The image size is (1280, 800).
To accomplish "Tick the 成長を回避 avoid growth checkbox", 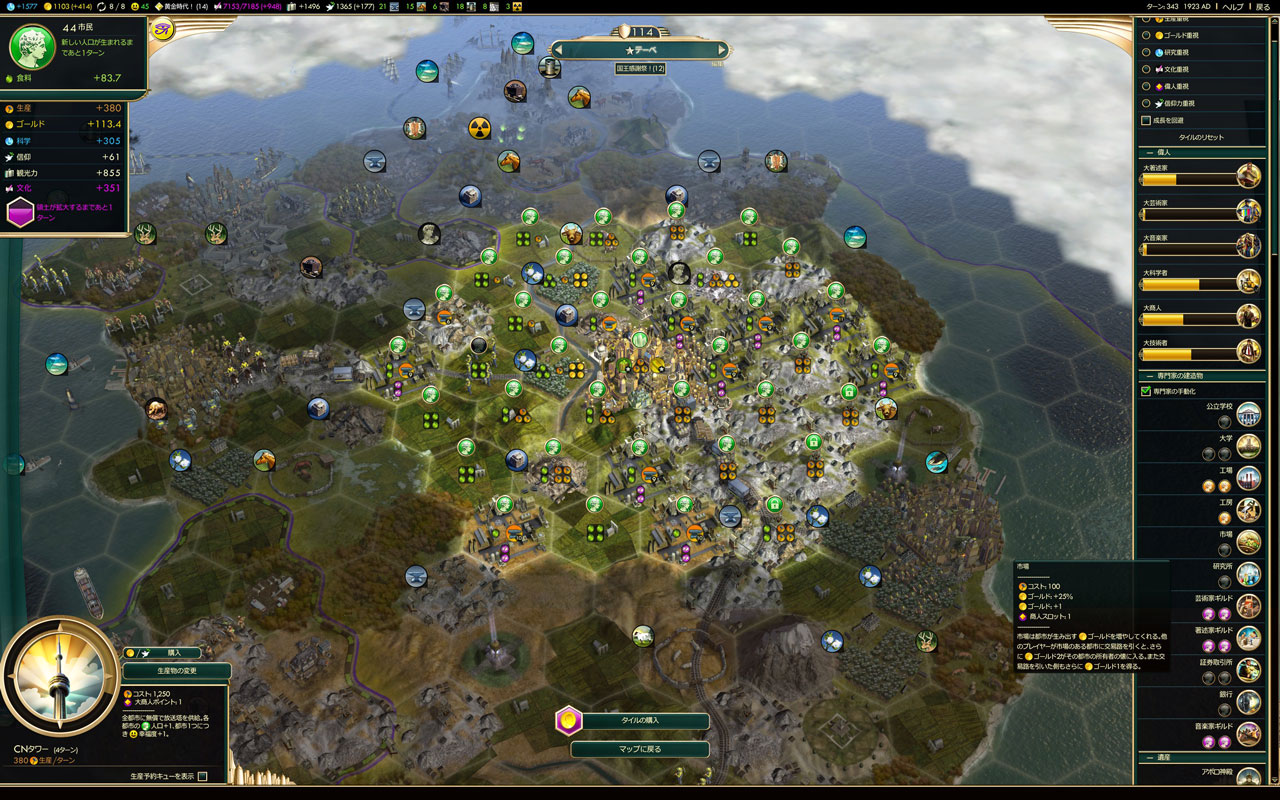I will point(1146,120).
